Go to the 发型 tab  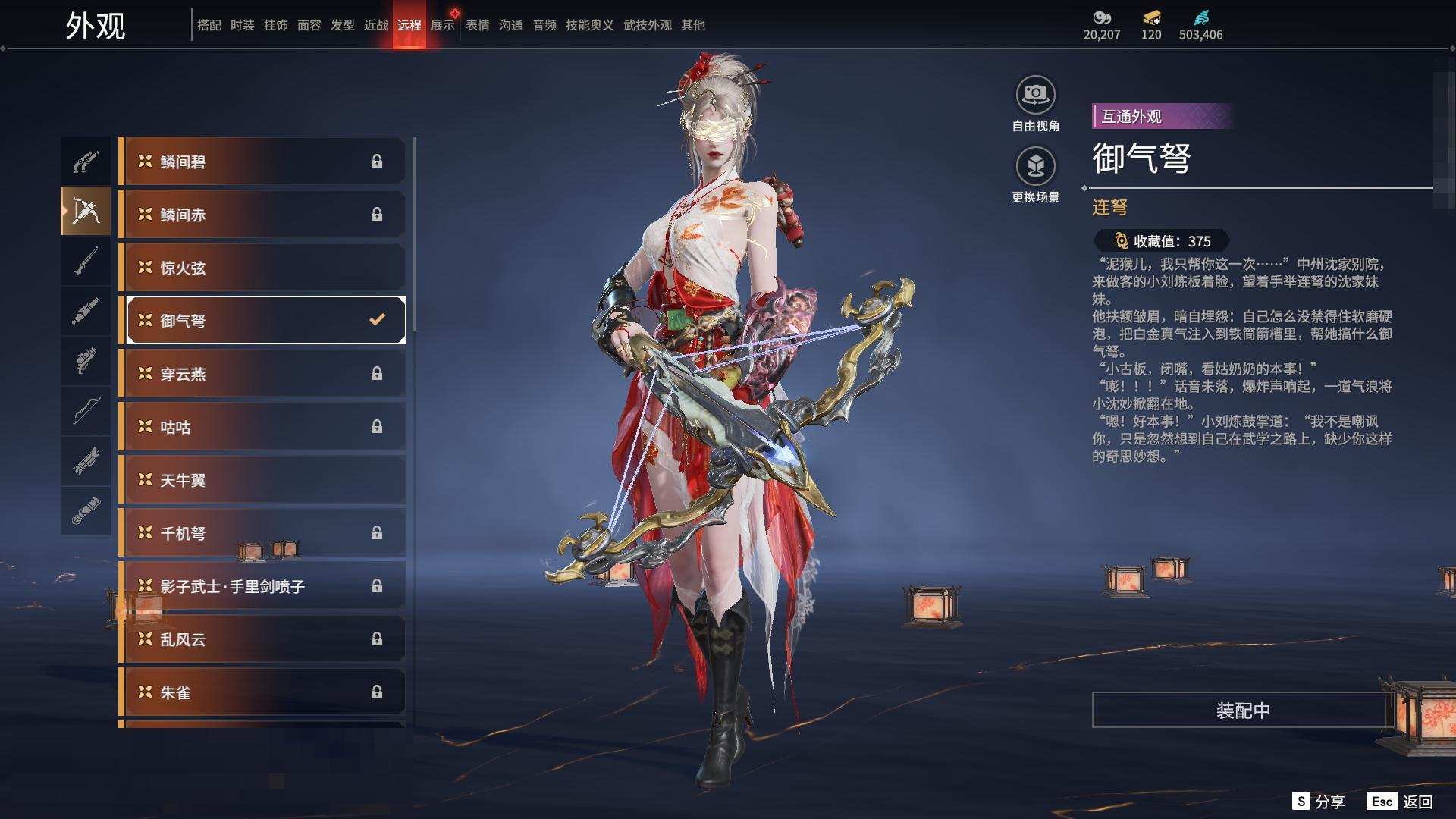coord(342,25)
